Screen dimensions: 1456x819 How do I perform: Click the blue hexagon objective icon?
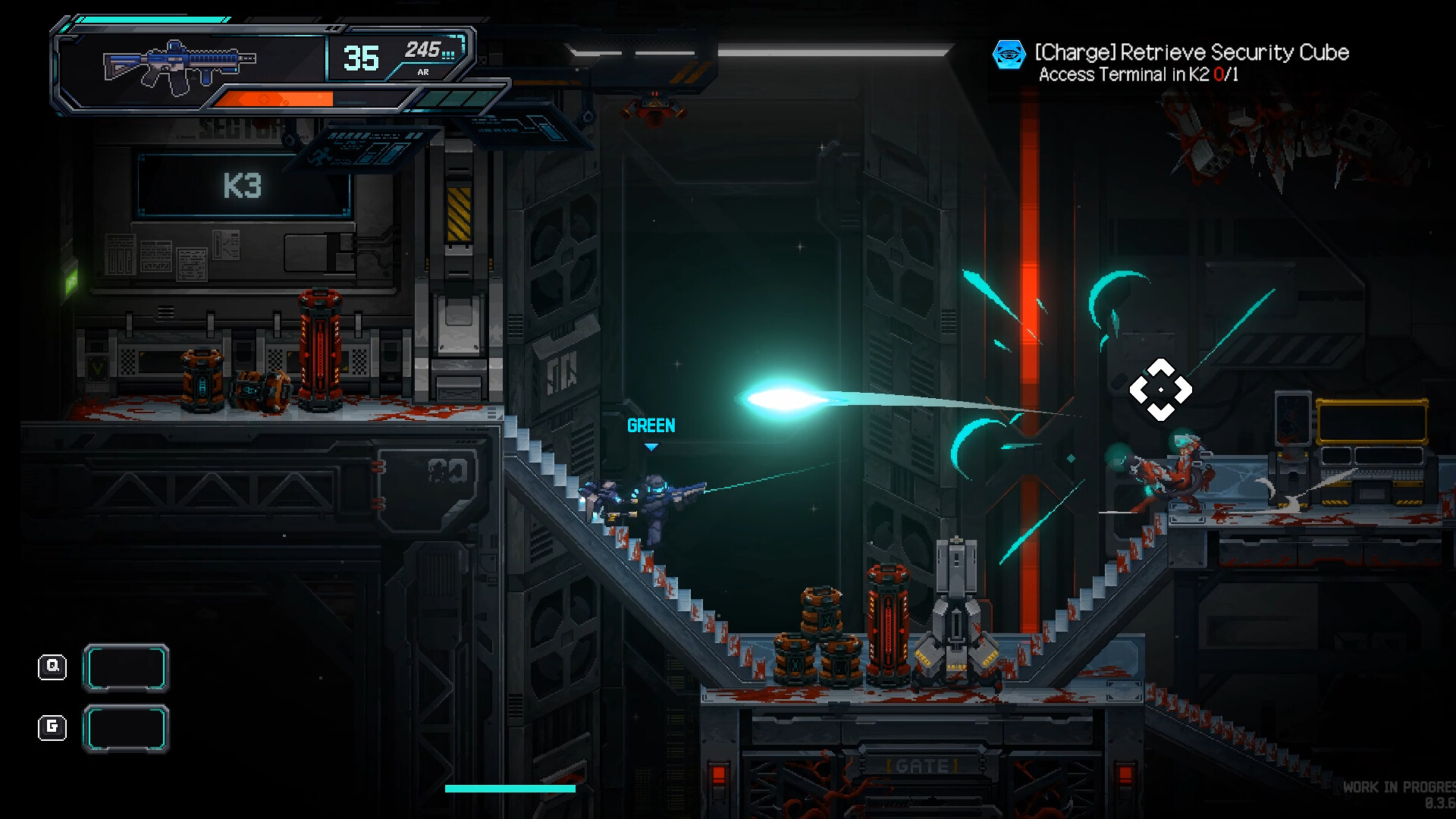click(x=1009, y=55)
